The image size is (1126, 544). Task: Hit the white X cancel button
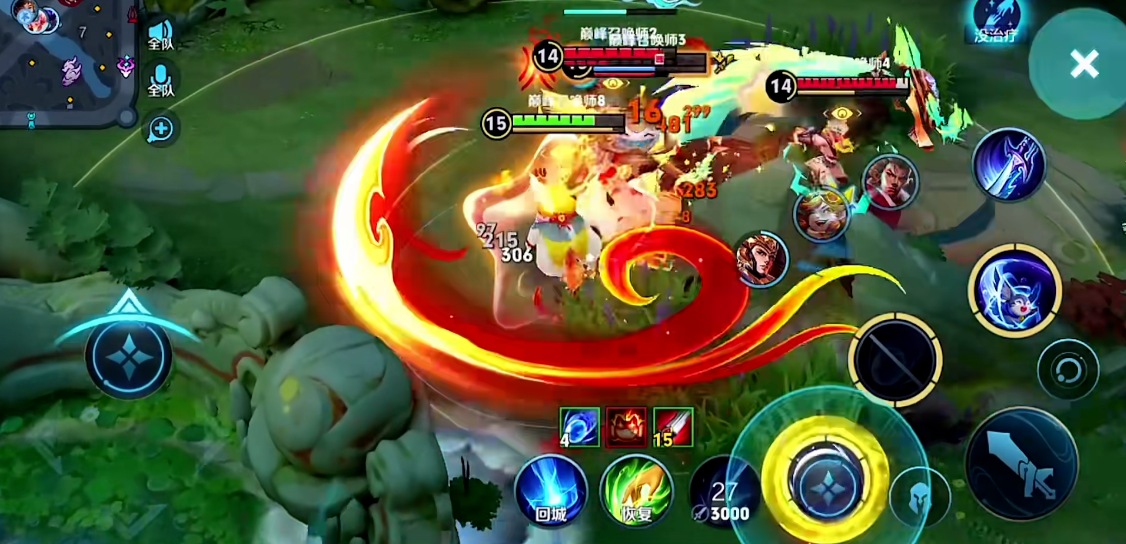[x=1083, y=65]
